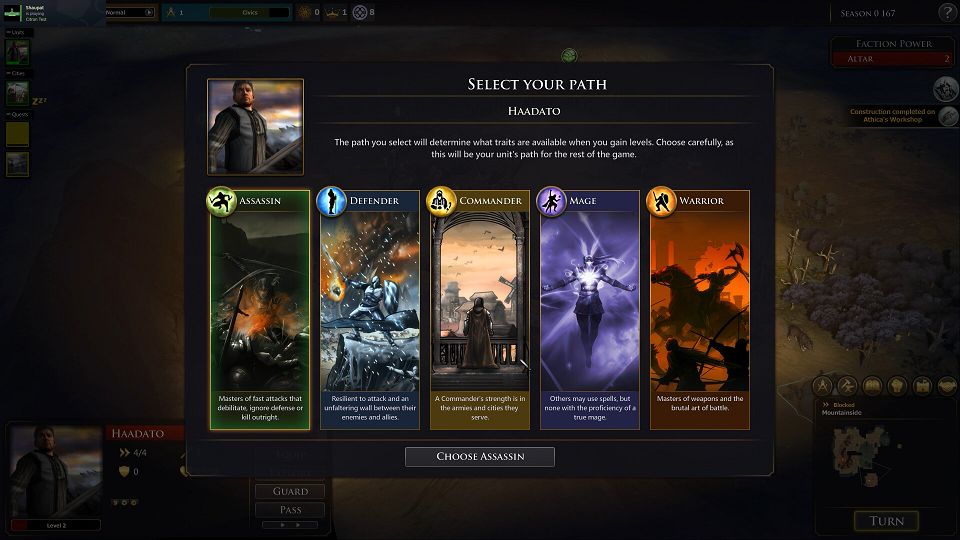Open the help question mark icon

click(947, 12)
